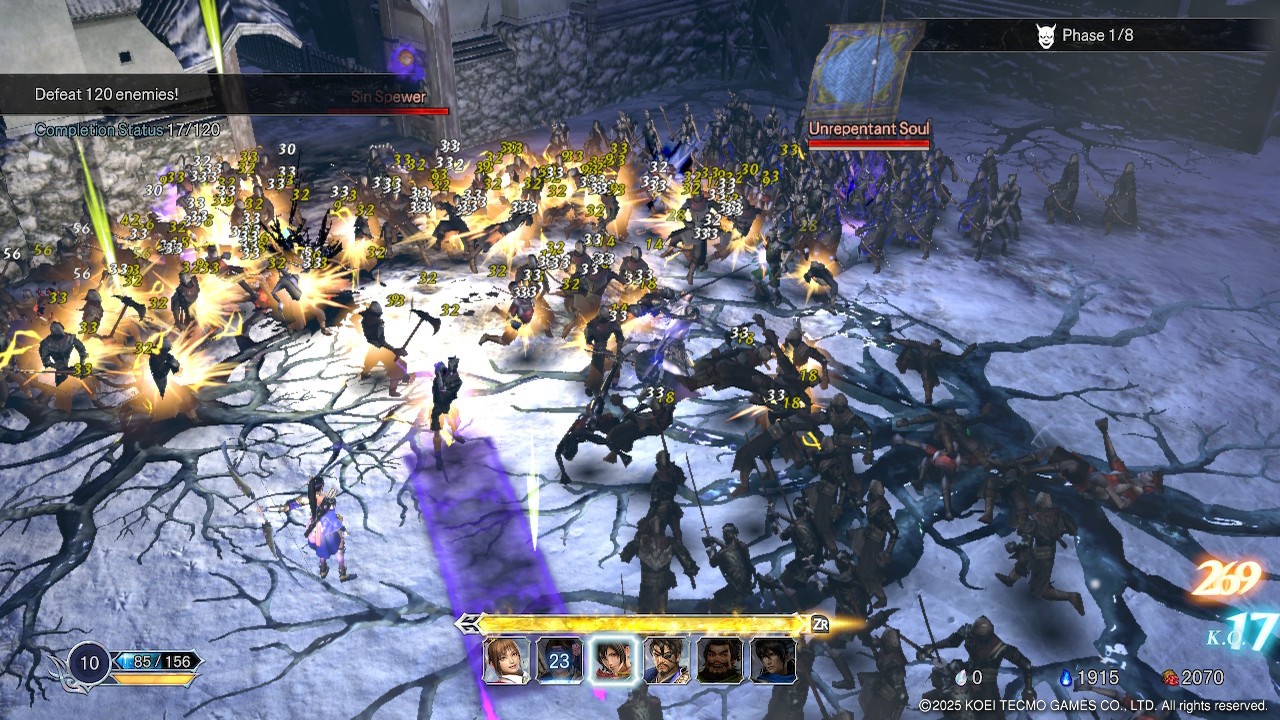Choose the hero portrait showing cooldown 23
This screenshot has height=720, width=1280.
[559, 660]
